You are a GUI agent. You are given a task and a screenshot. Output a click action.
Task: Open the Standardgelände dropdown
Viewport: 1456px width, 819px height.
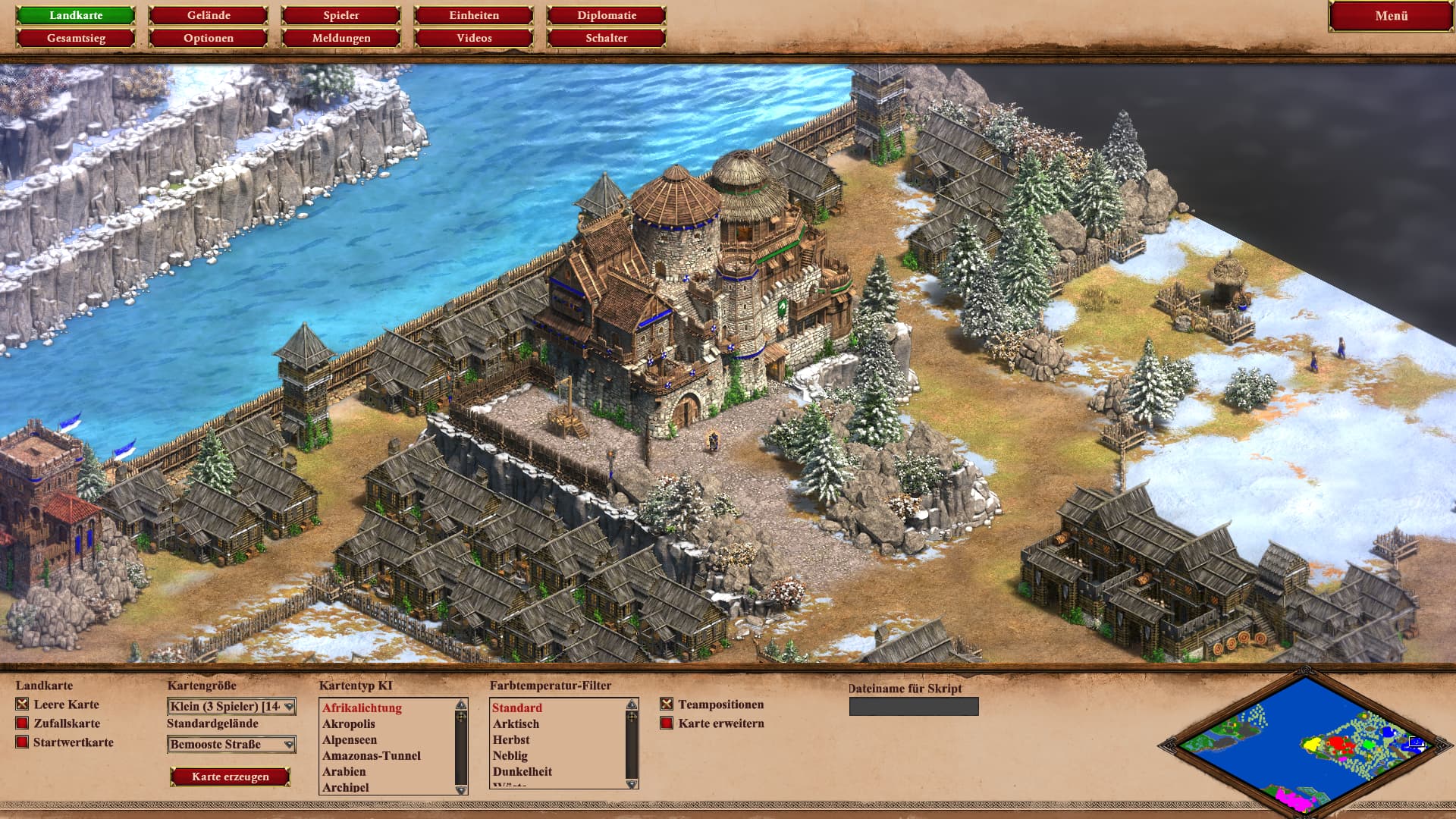pyautogui.click(x=231, y=745)
